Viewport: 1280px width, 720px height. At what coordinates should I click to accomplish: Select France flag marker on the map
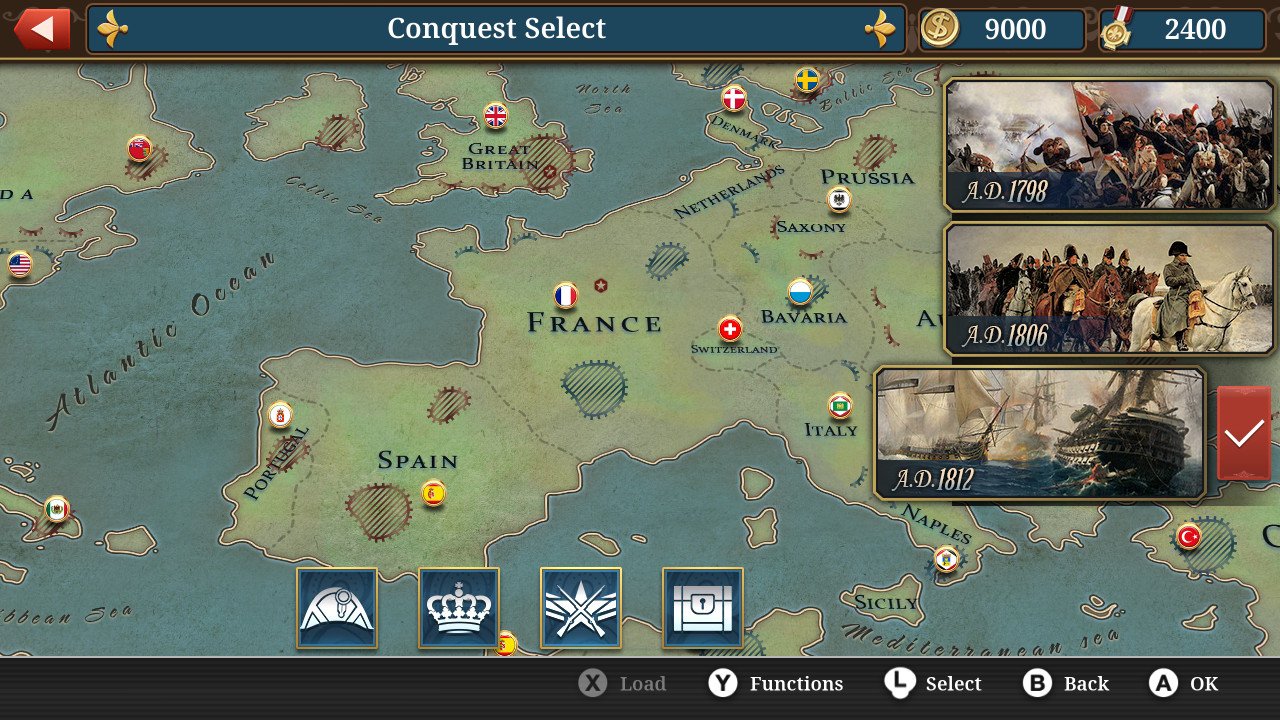[x=566, y=296]
